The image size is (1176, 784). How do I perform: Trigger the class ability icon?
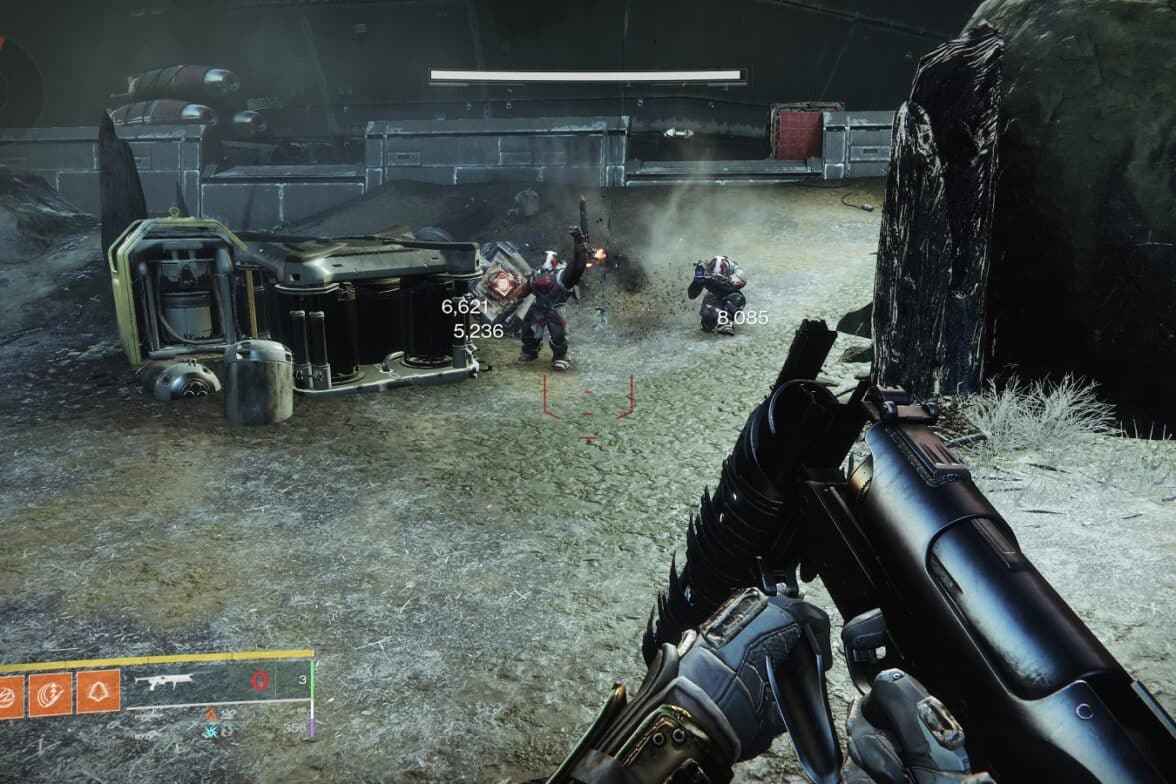coord(98,691)
